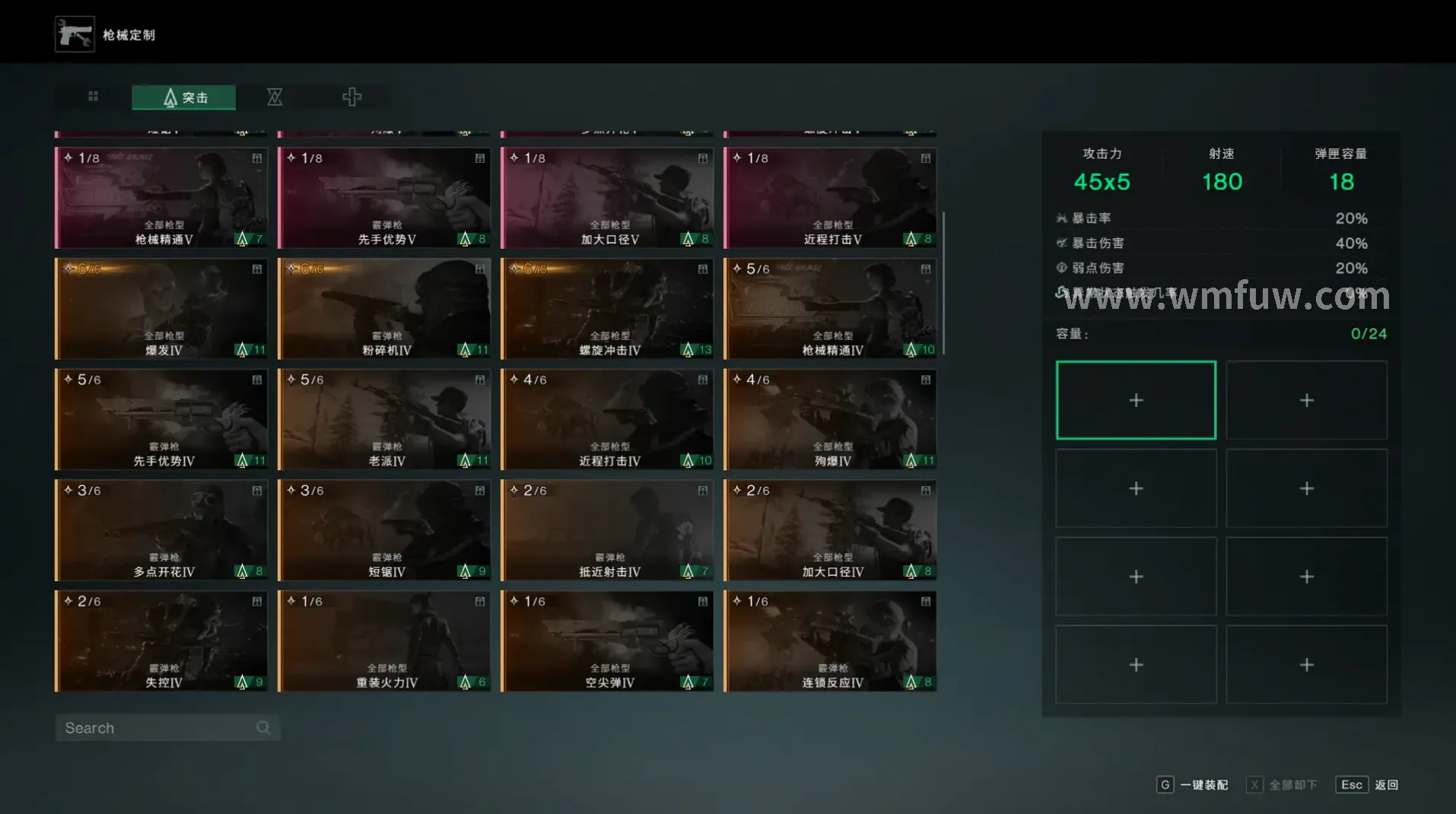This screenshot has width=1456, height=814.
Task: Select the 枪械精通V mod card
Action: pos(161,198)
